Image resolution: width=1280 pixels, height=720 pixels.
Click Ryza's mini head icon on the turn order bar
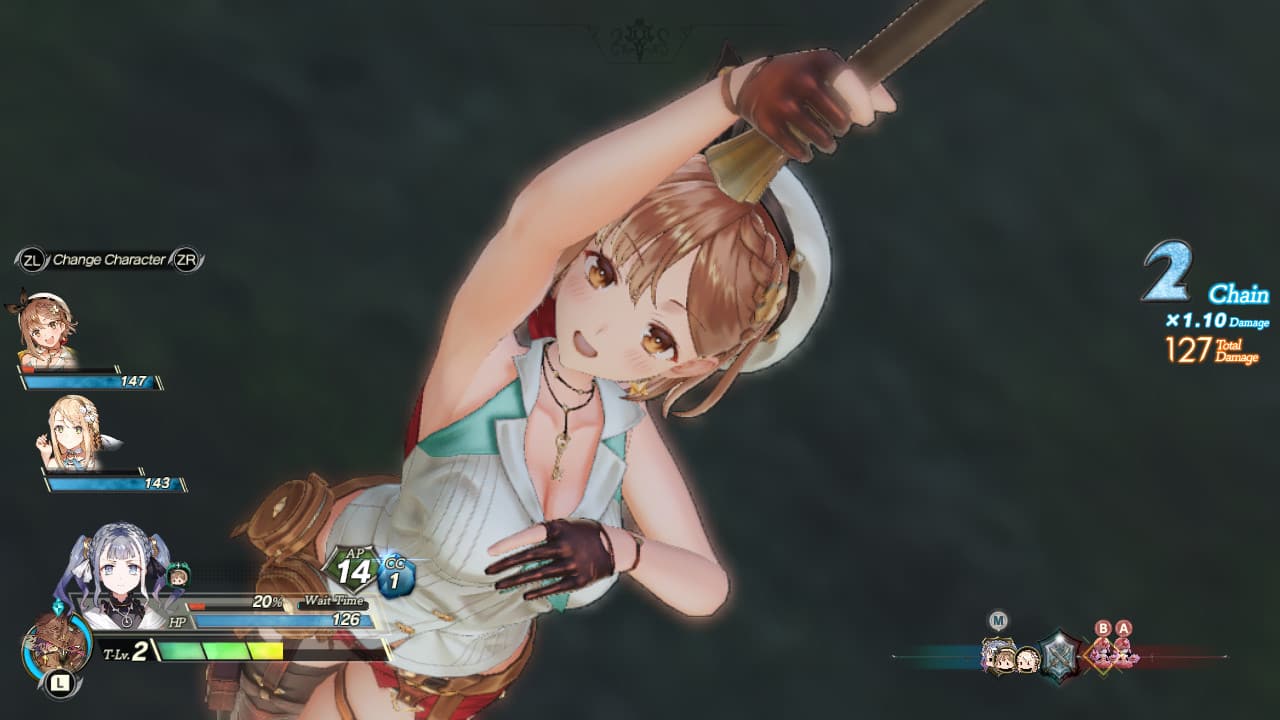1005,658
